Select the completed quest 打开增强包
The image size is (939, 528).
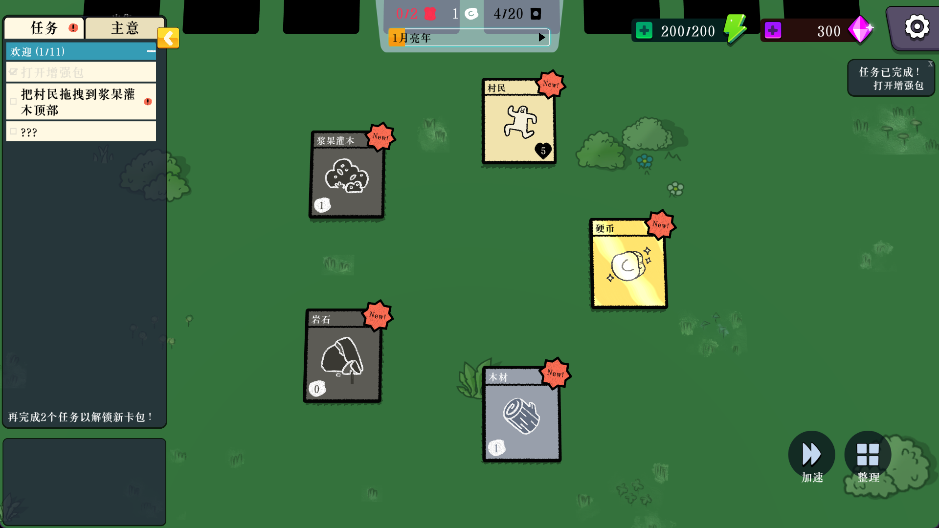click(81, 72)
